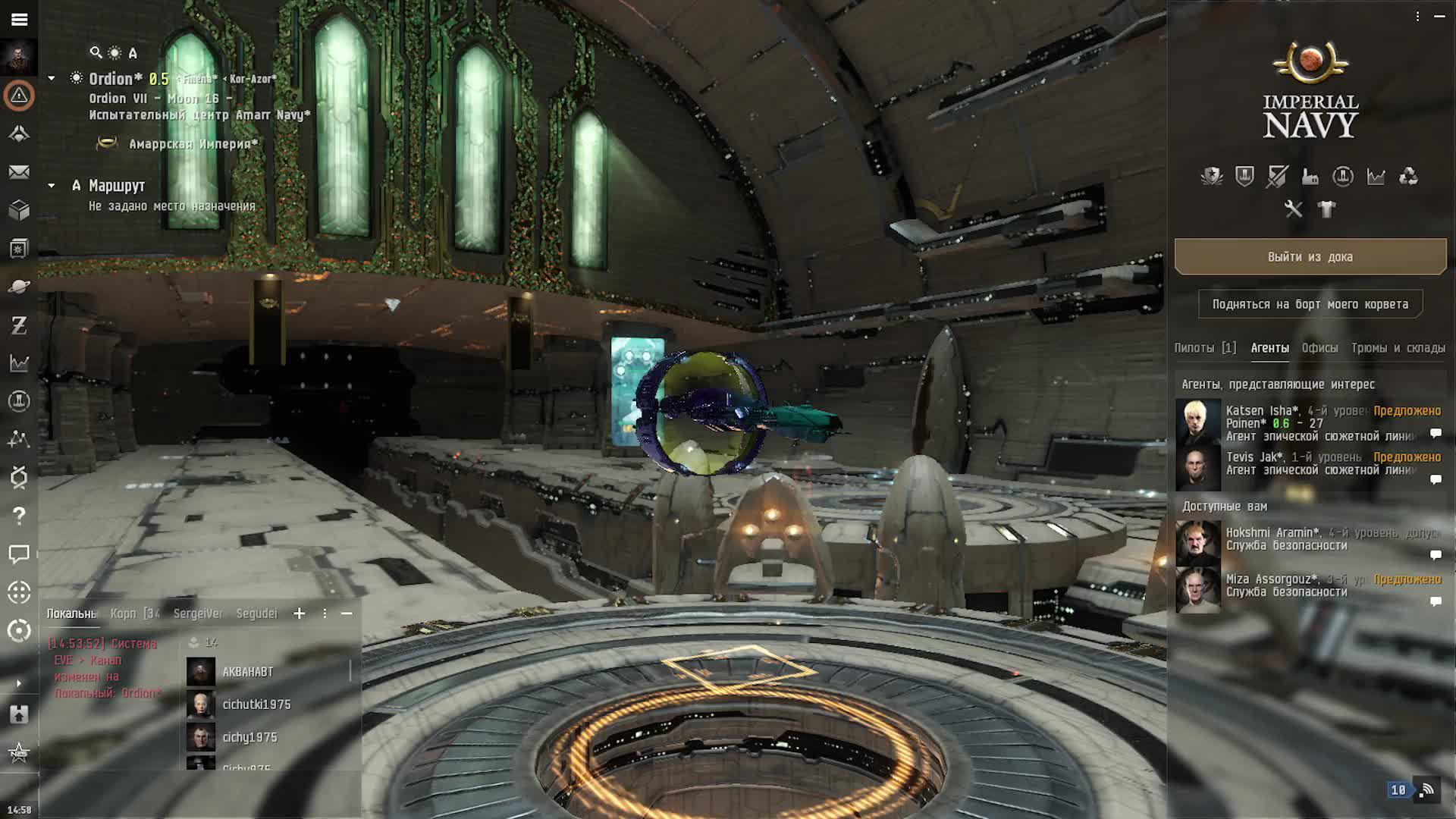Switch to the 'Локальный' chat tab
Viewport: 1456px width, 819px height.
click(x=72, y=613)
